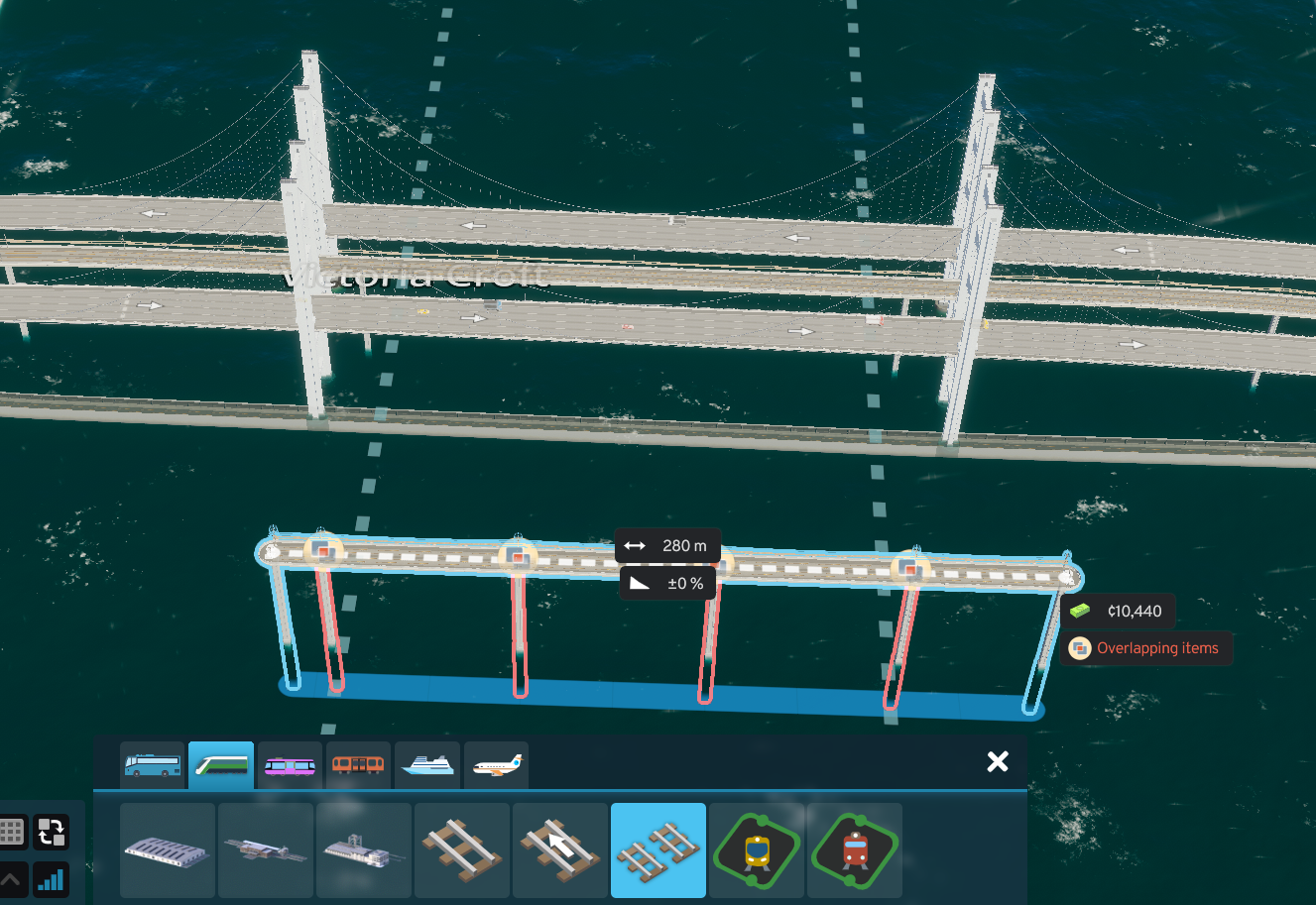Screen dimensions: 1316x905
Task: Select the cargo train route tool
Action: click(854, 850)
